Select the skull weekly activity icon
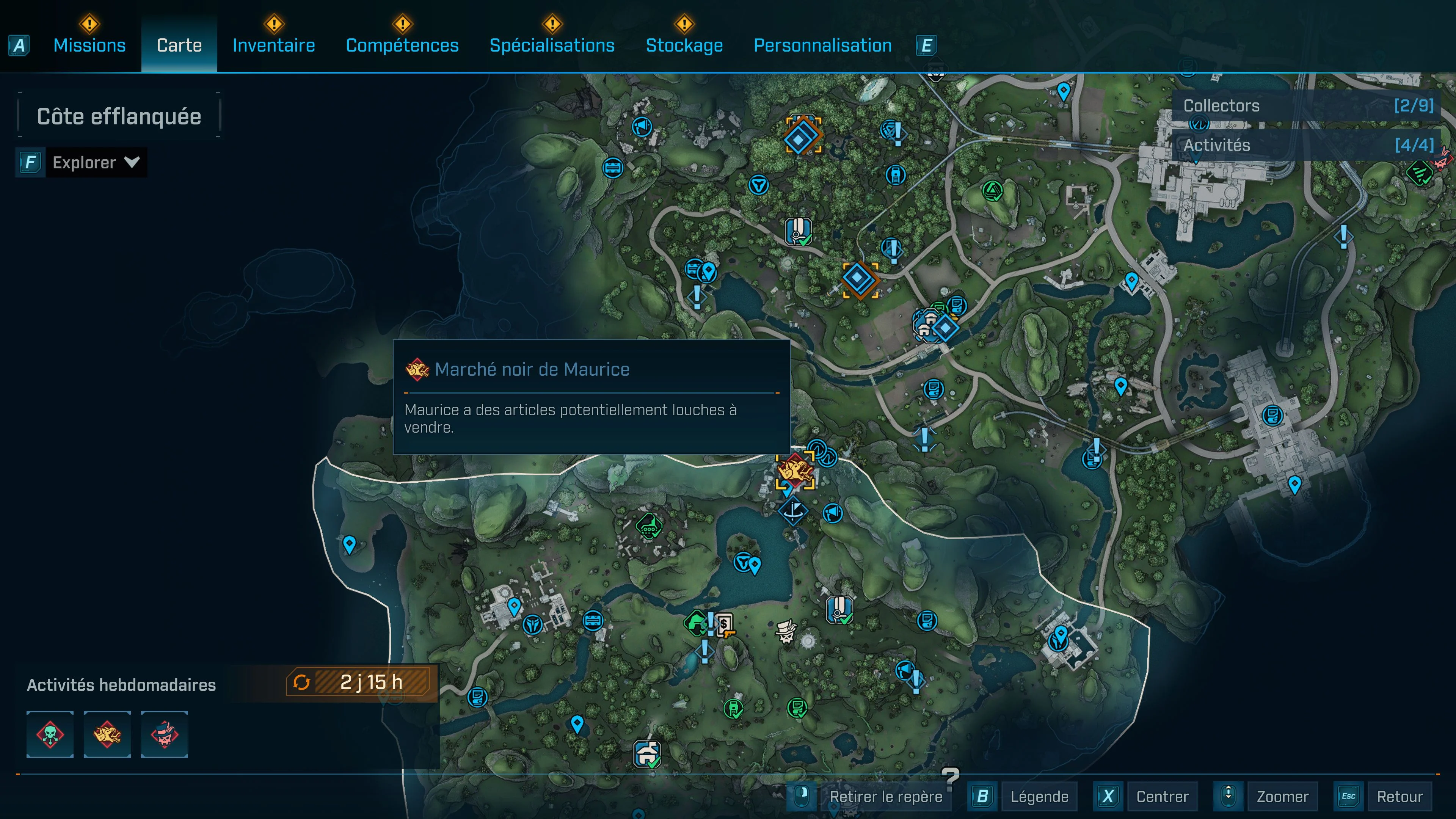Viewport: 1456px width, 819px height. (50, 734)
